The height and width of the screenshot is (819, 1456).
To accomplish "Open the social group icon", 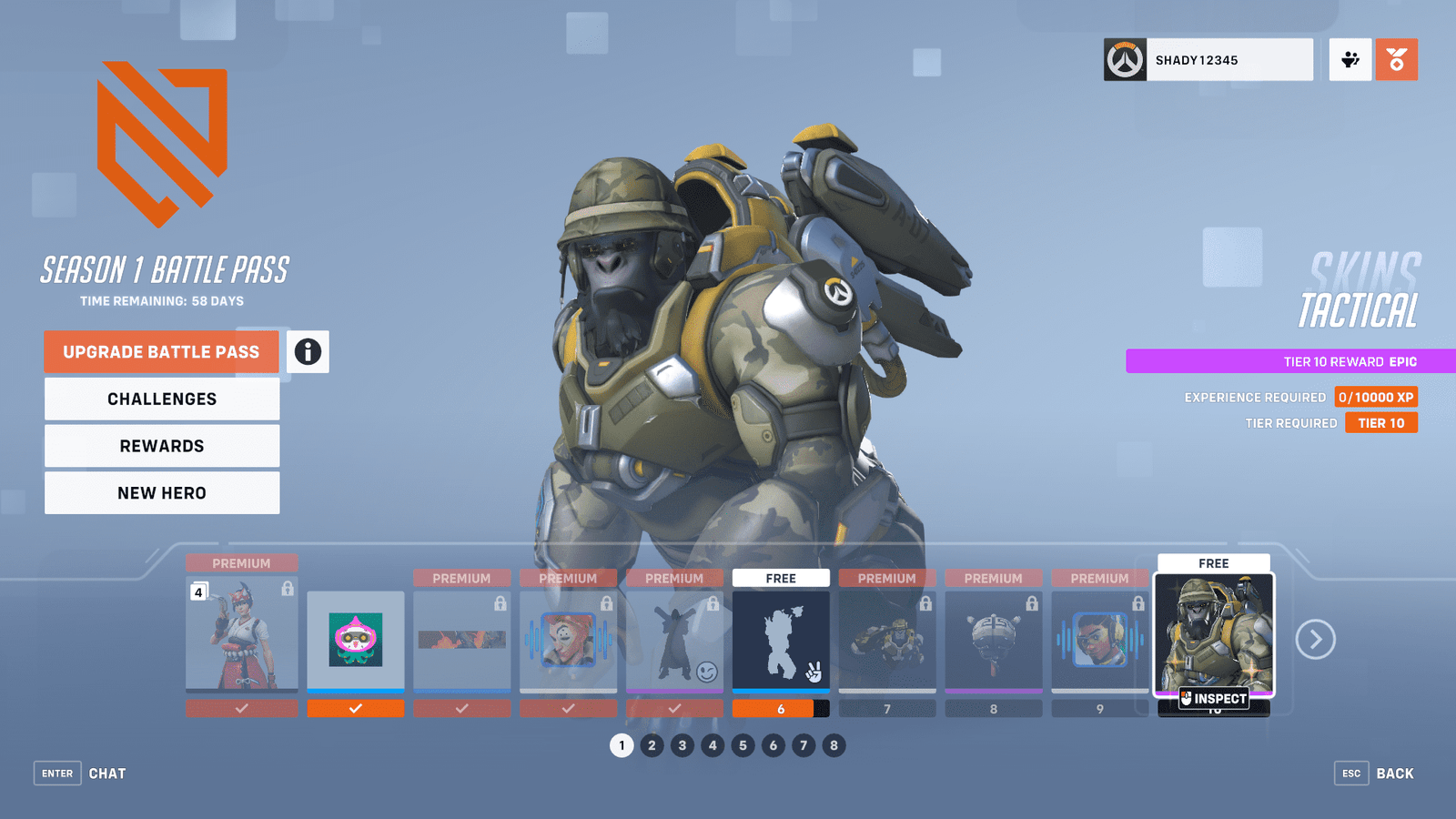I will [1350, 60].
